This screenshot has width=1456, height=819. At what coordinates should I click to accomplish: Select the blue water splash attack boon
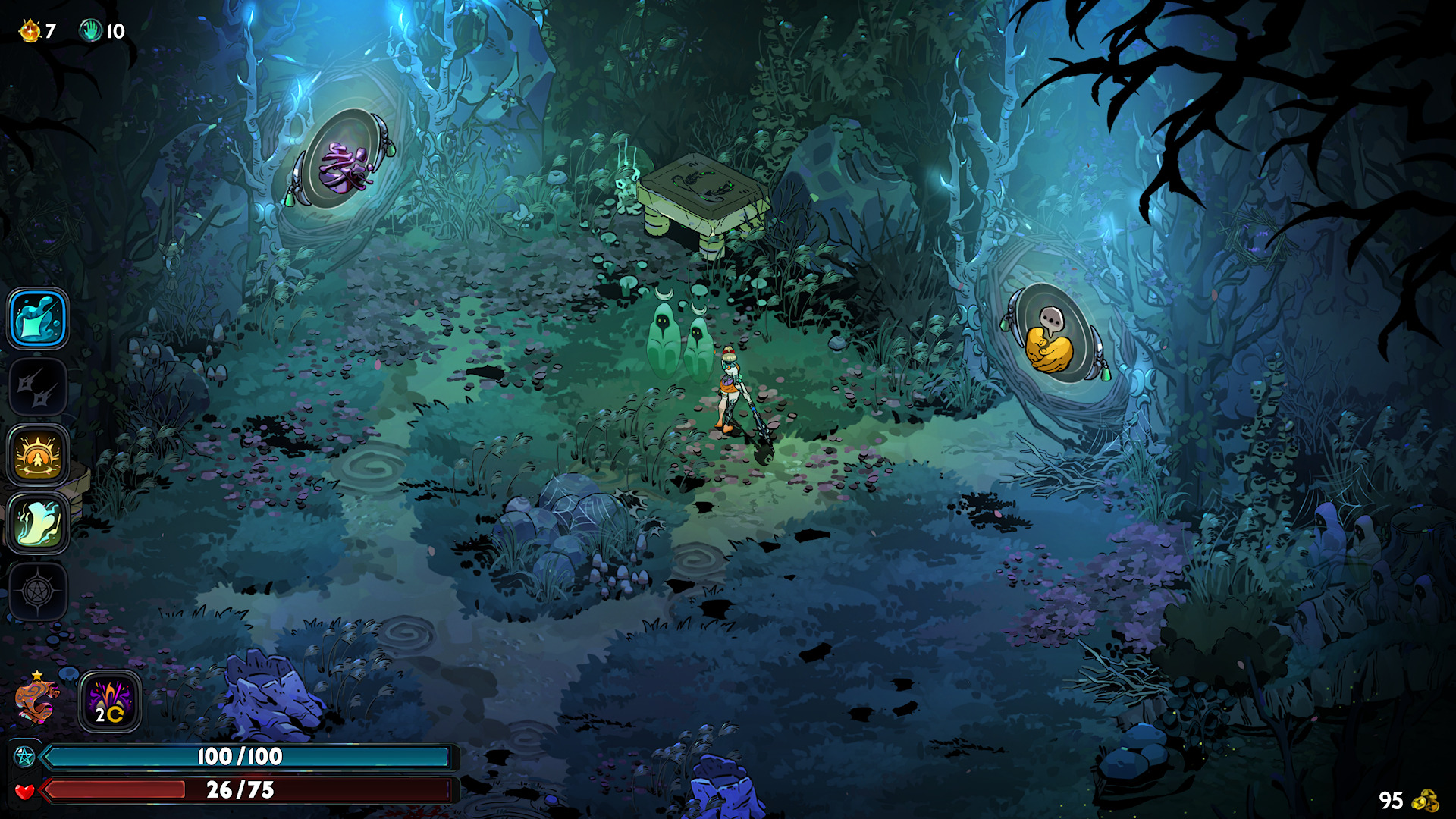tap(38, 319)
